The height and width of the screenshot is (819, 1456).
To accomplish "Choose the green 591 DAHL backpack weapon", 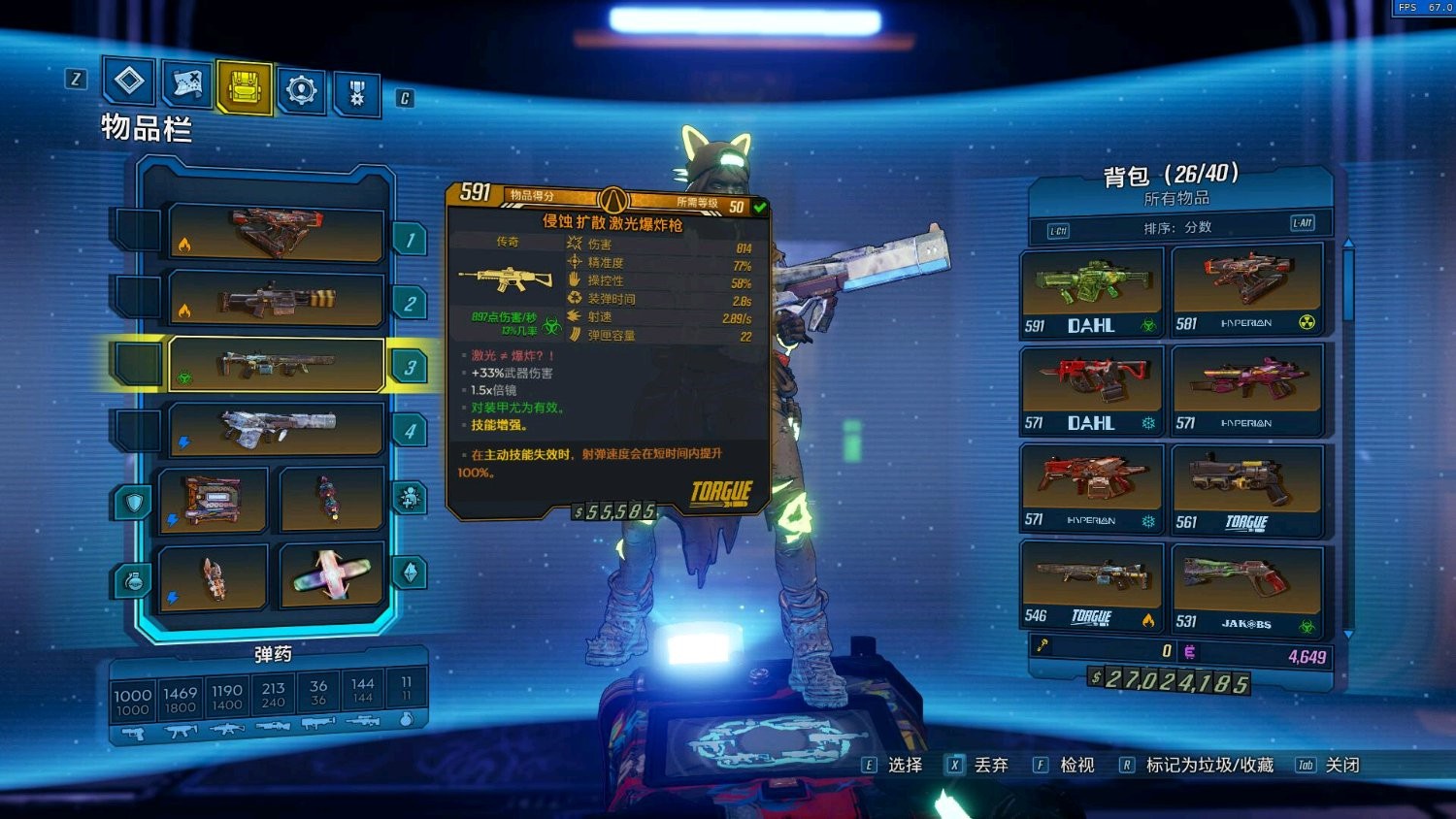I will 1091,291.
